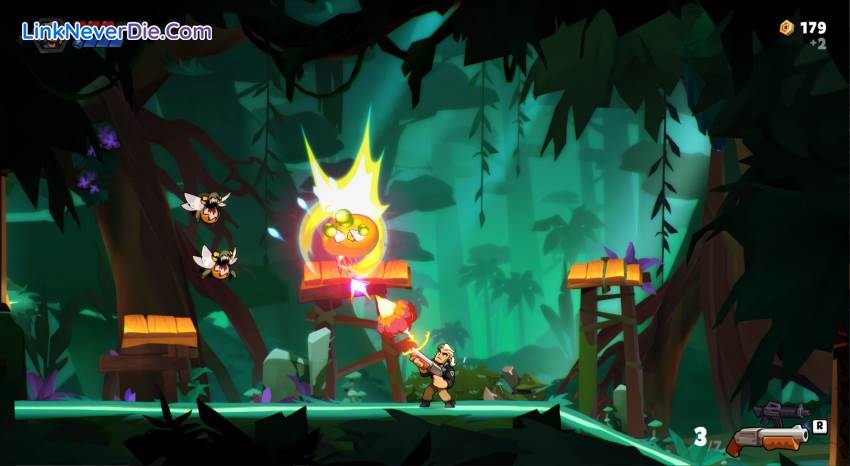Switch to the secondary assault rifle icon
This screenshot has width=850, height=466.
tap(781, 411)
